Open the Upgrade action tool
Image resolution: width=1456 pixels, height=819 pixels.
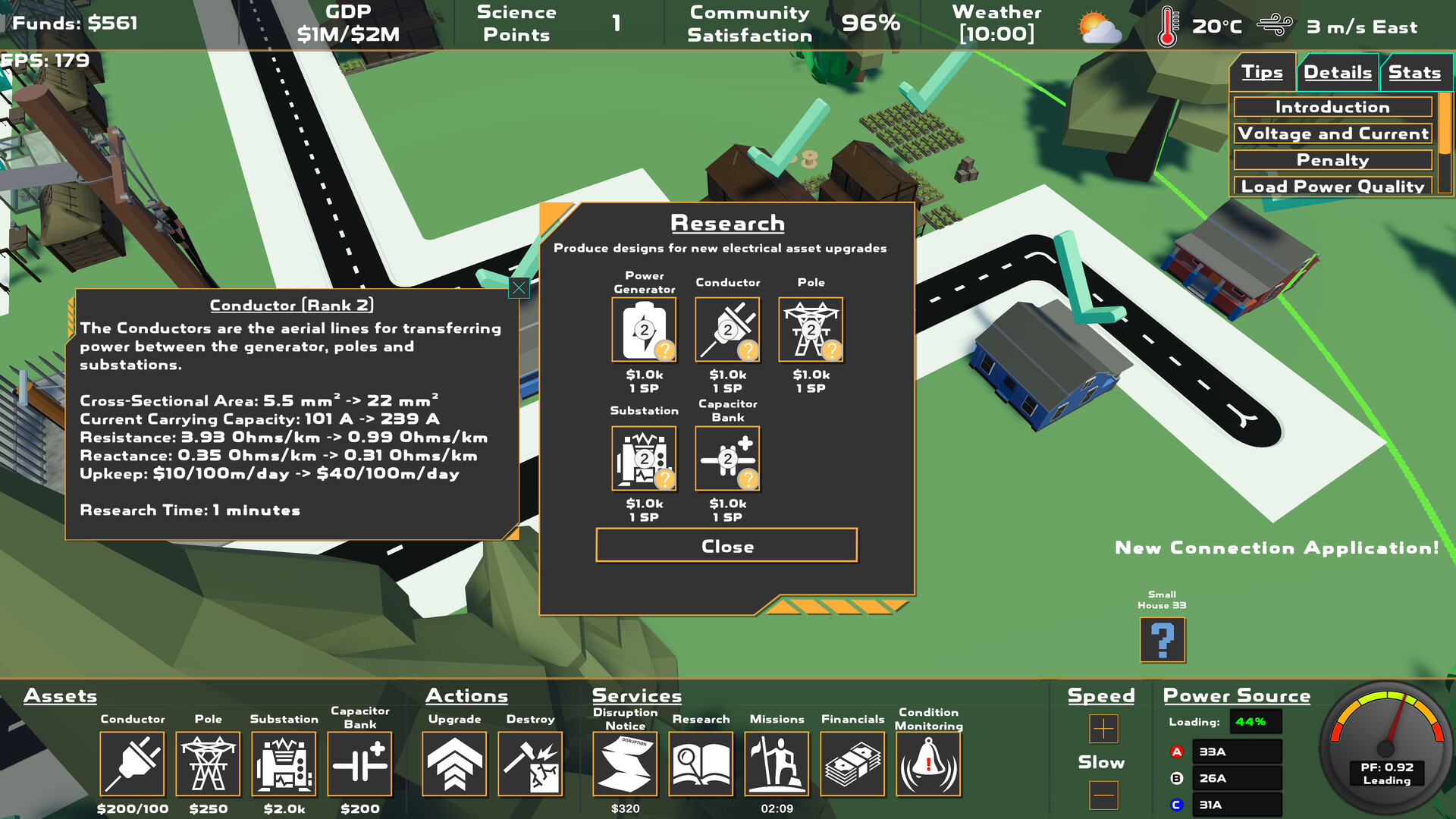[x=453, y=764]
